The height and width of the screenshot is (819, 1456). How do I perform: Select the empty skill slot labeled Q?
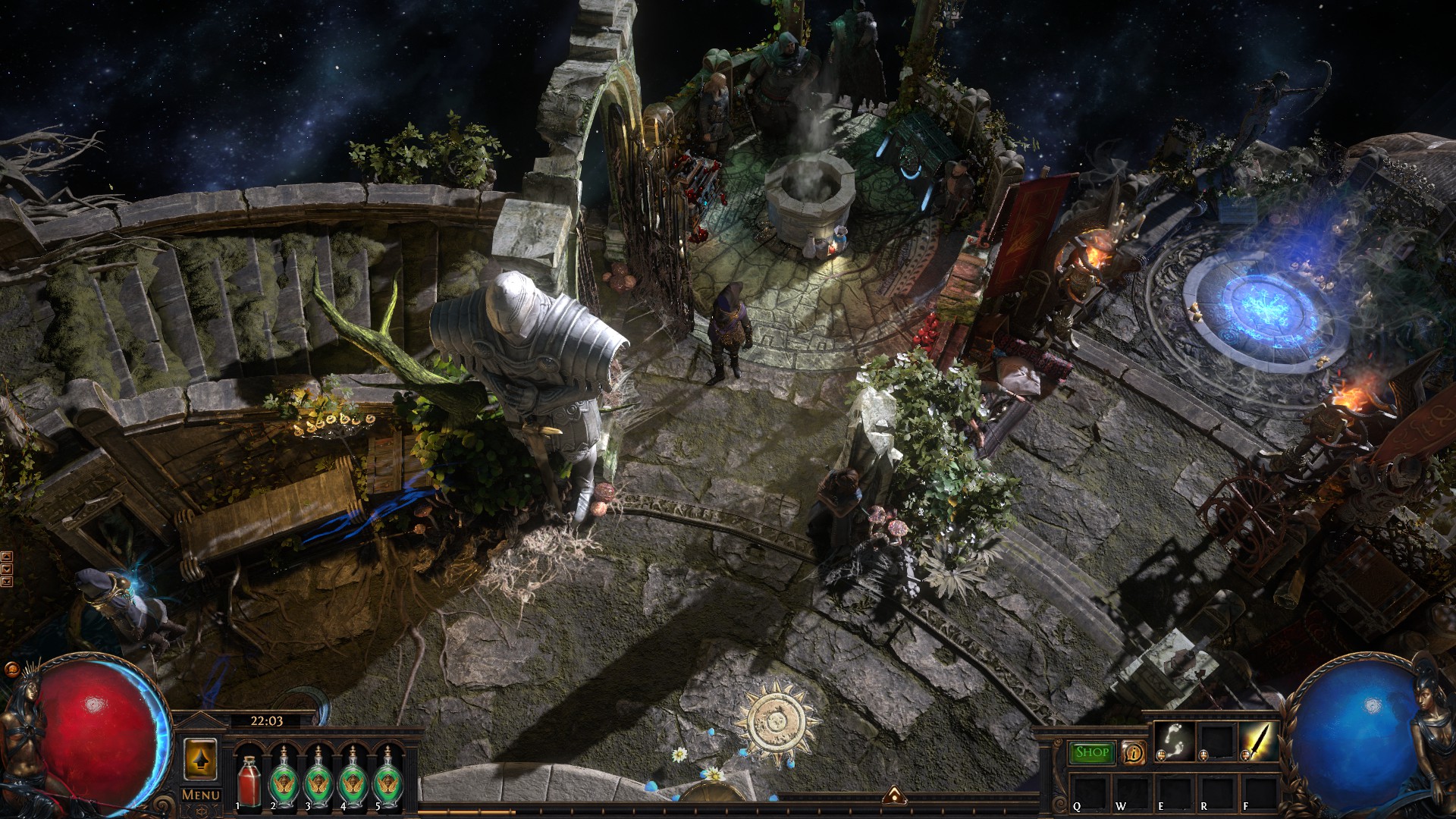click(1088, 791)
